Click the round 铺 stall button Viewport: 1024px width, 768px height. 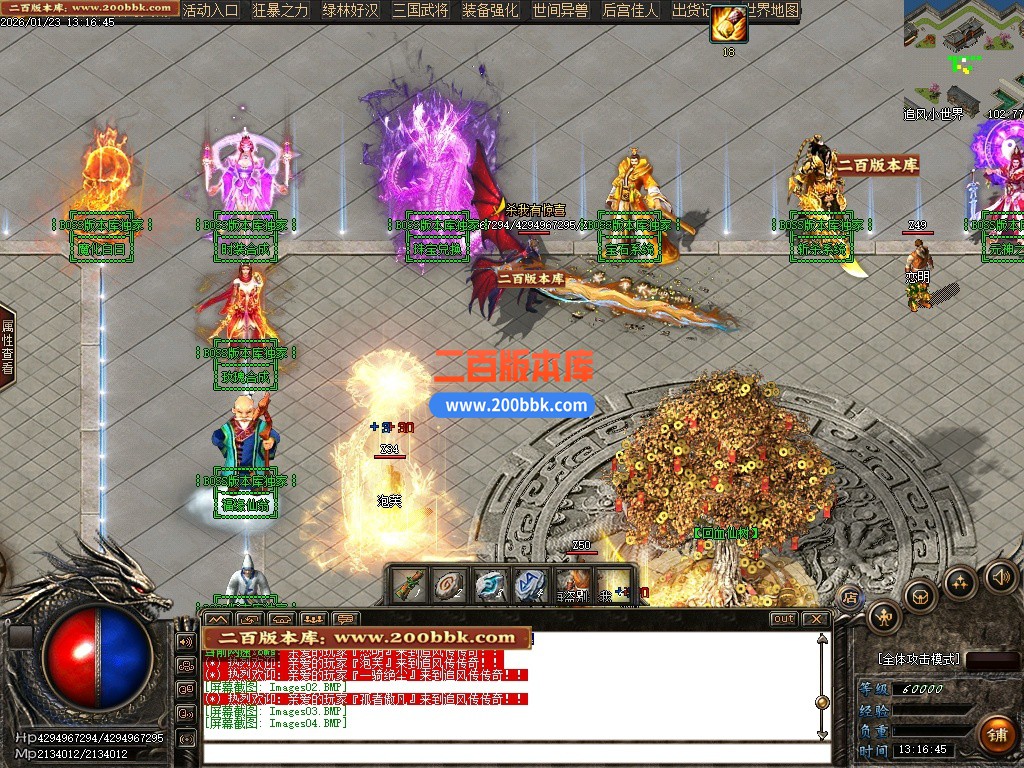(996, 735)
